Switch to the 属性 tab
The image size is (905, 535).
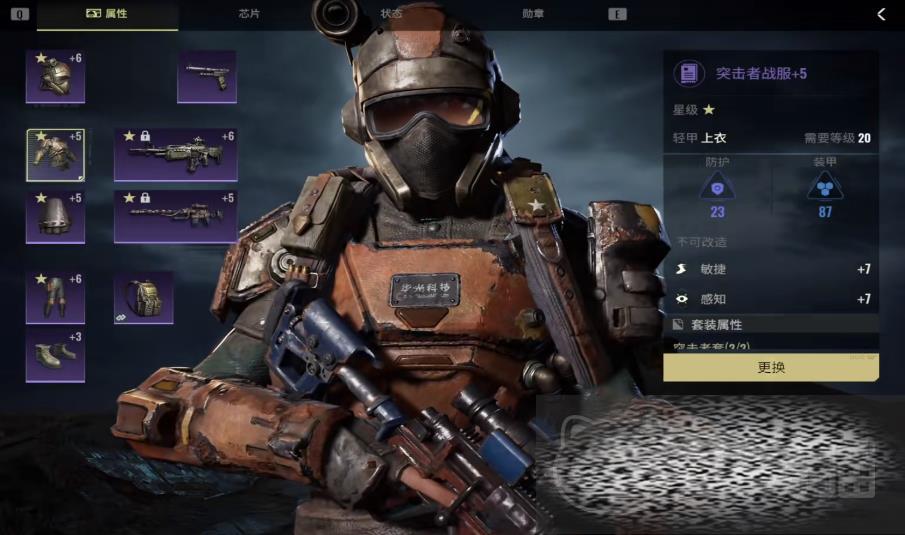[x=108, y=14]
